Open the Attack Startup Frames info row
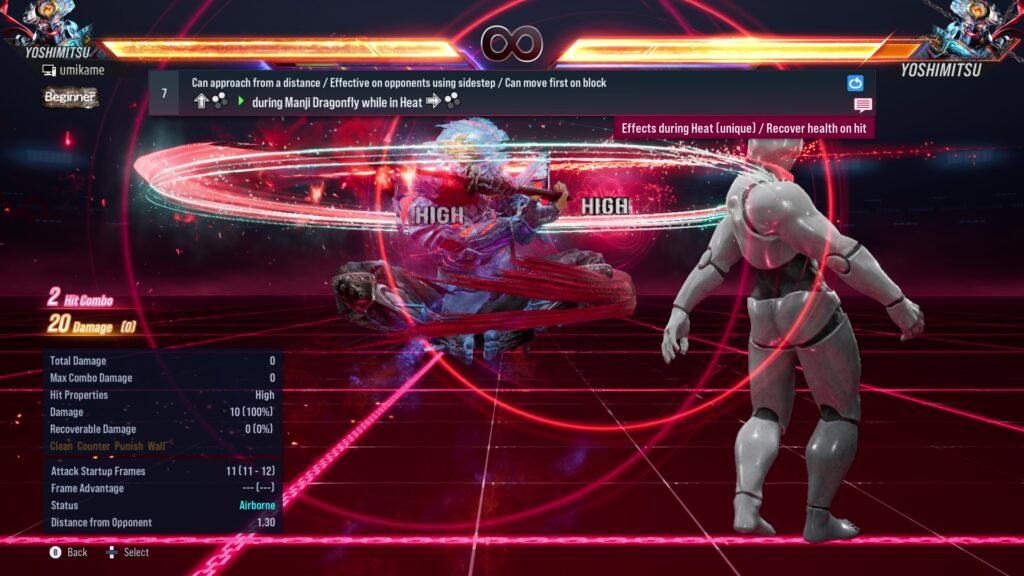Image resolution: width=1024 pixels, height=576 pixels. (162, 471)
